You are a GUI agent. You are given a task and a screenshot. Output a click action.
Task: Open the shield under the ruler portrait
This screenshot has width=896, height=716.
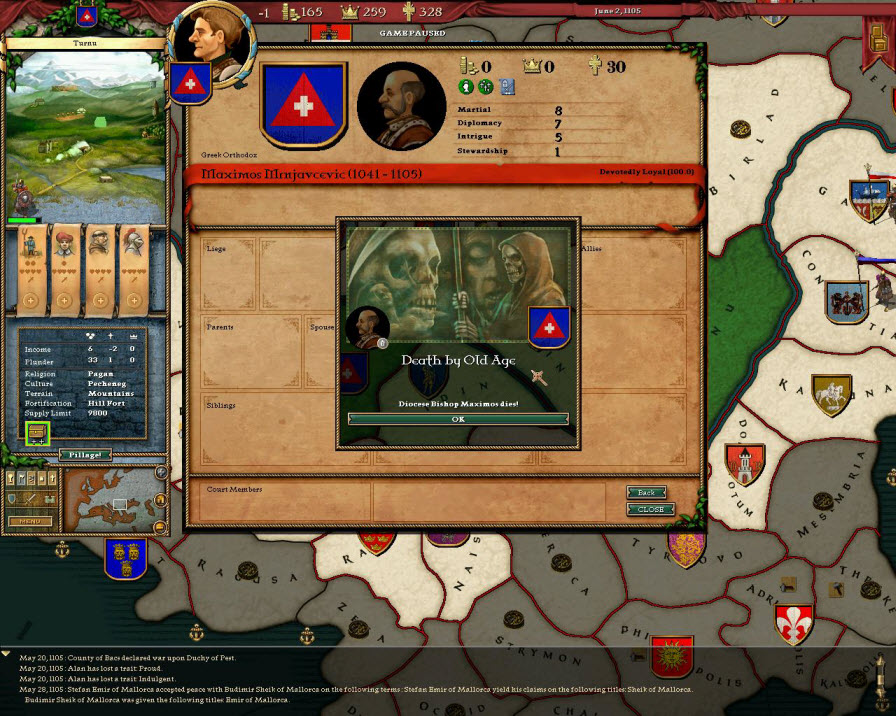tap(188, 83)
